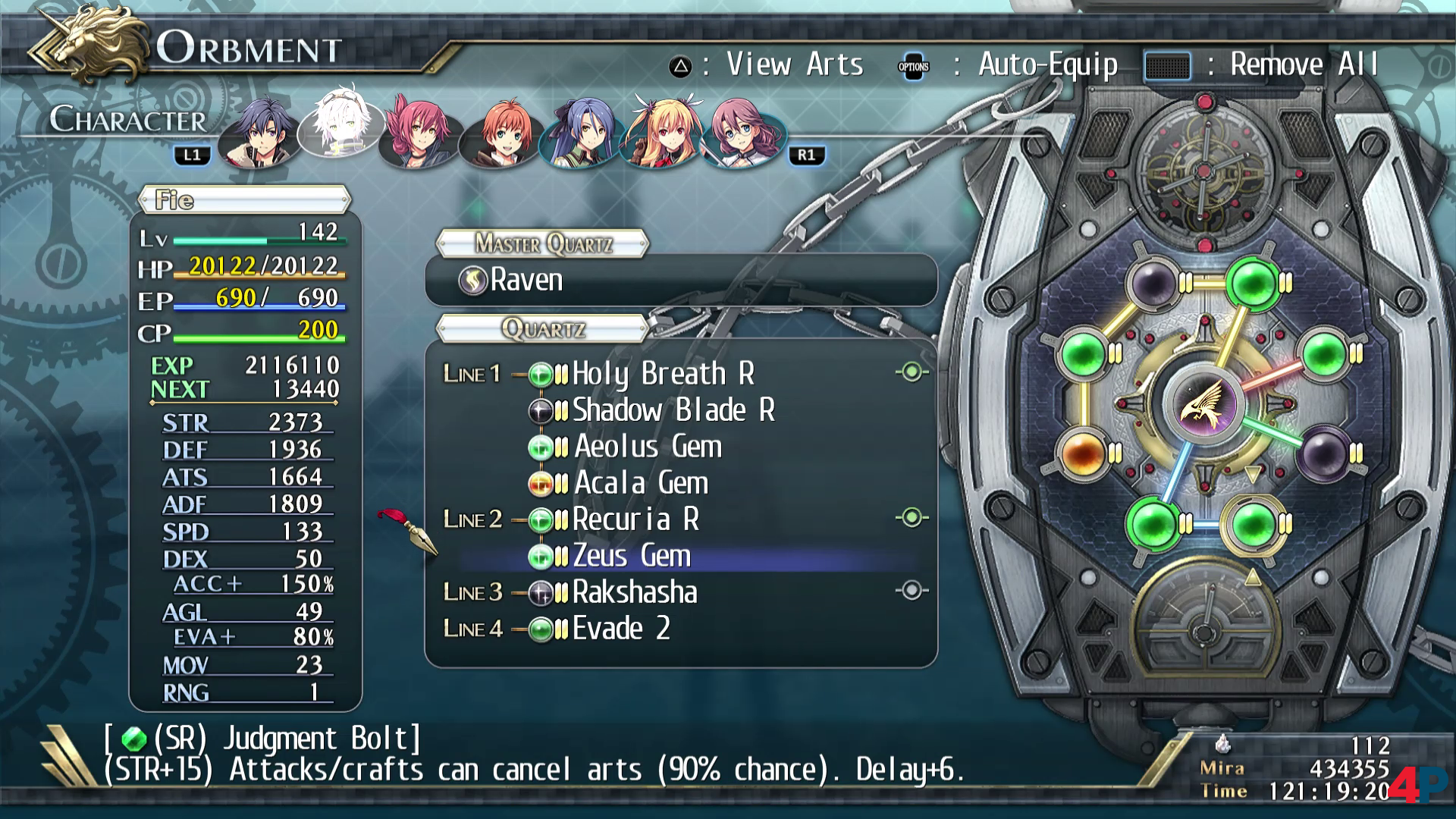Choose Recuria R on Line 2
Viewport: 1456px width, 819px height.
click(635, 519)
